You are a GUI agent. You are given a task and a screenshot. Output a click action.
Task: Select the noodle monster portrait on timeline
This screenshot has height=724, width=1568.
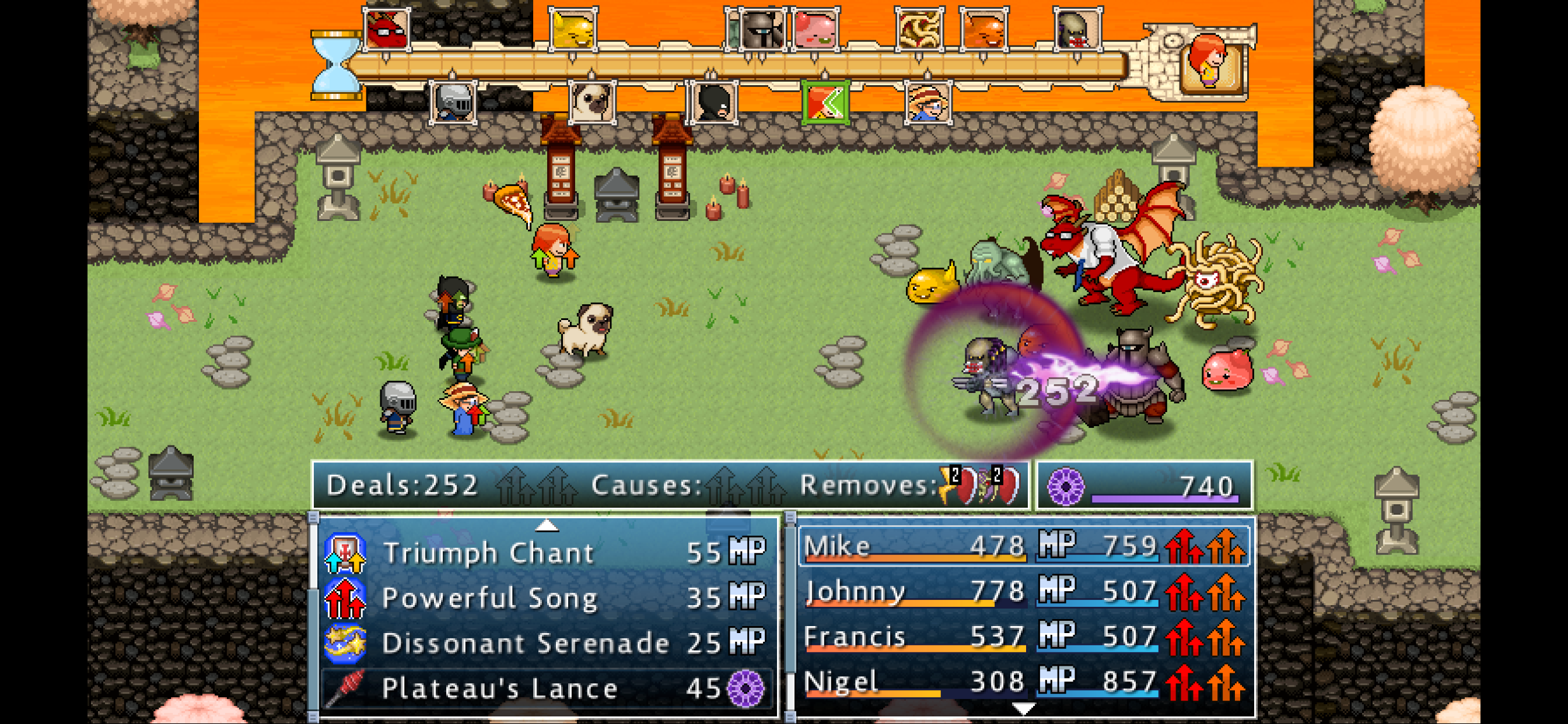[919, 29]
